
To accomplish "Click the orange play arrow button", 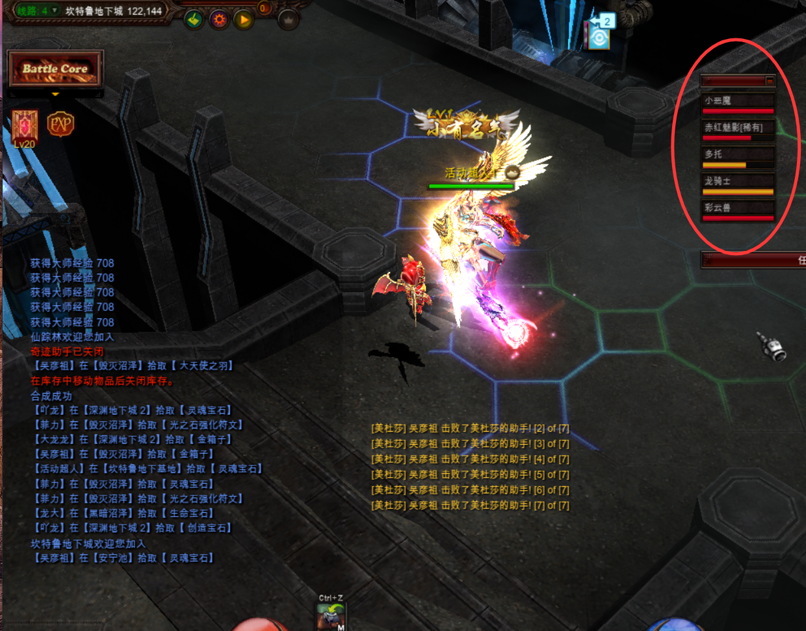I will (x=243, y=19).
